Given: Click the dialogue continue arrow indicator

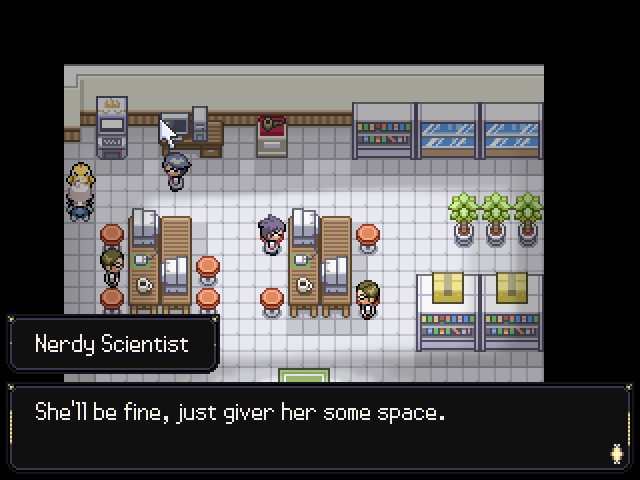Looking at the screenshot, I should tap(616, 453).
